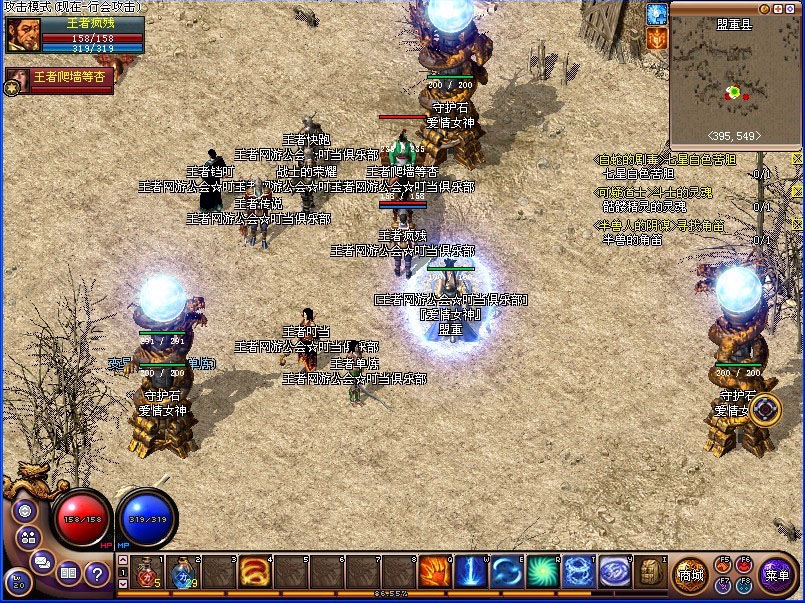Click the blue glowing buff icon beside minimap

[656, 14]
